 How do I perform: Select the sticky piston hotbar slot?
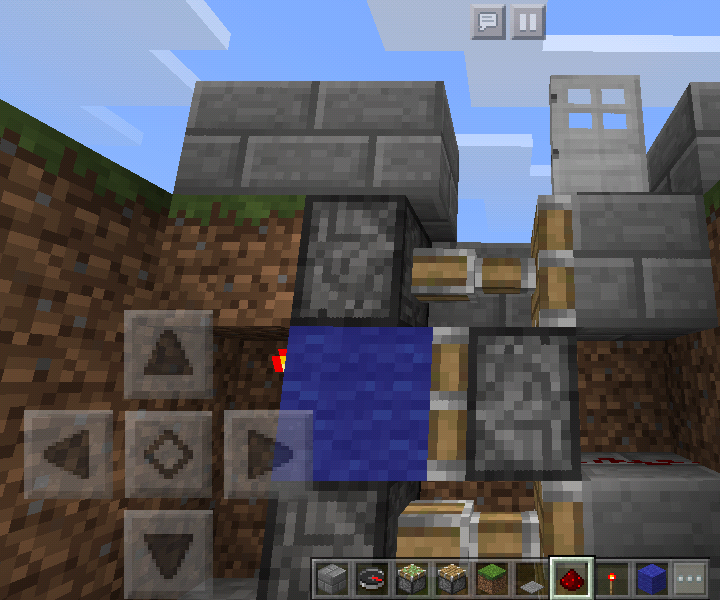click(x=412, y=578)
